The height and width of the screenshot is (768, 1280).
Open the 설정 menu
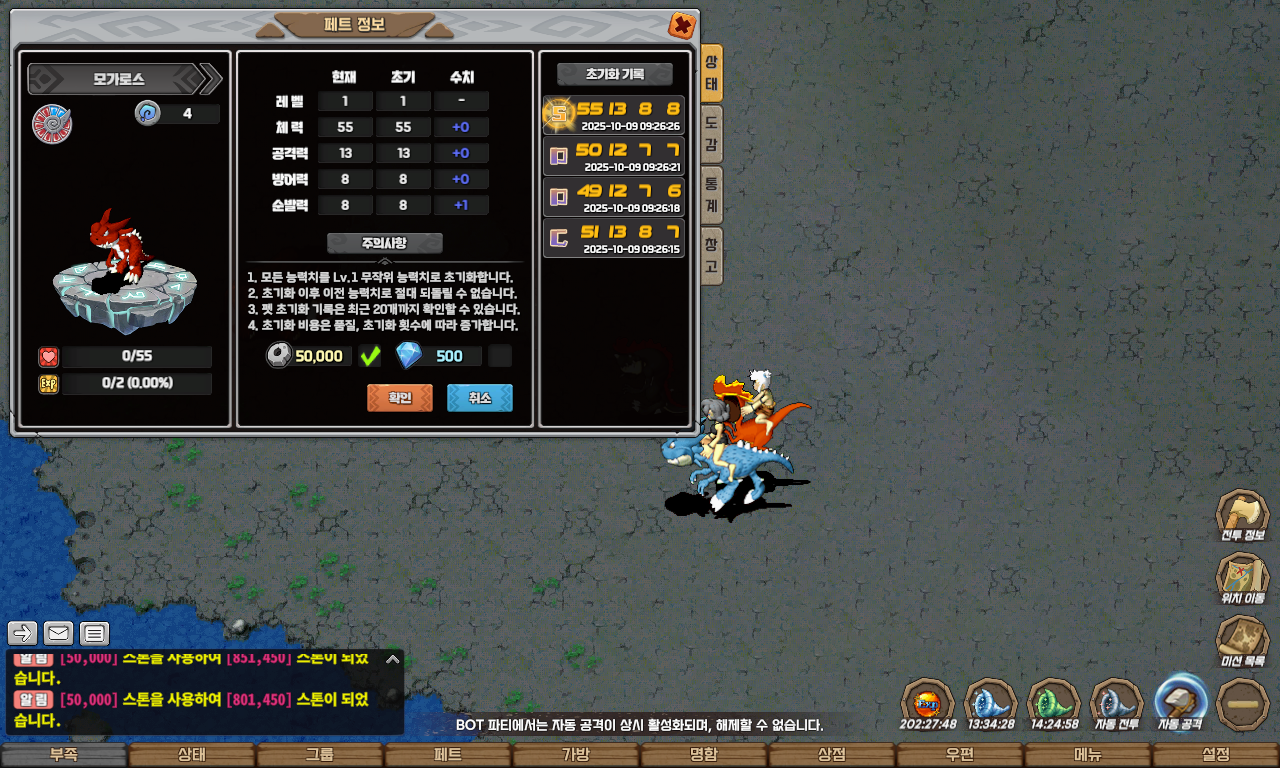1216,755
